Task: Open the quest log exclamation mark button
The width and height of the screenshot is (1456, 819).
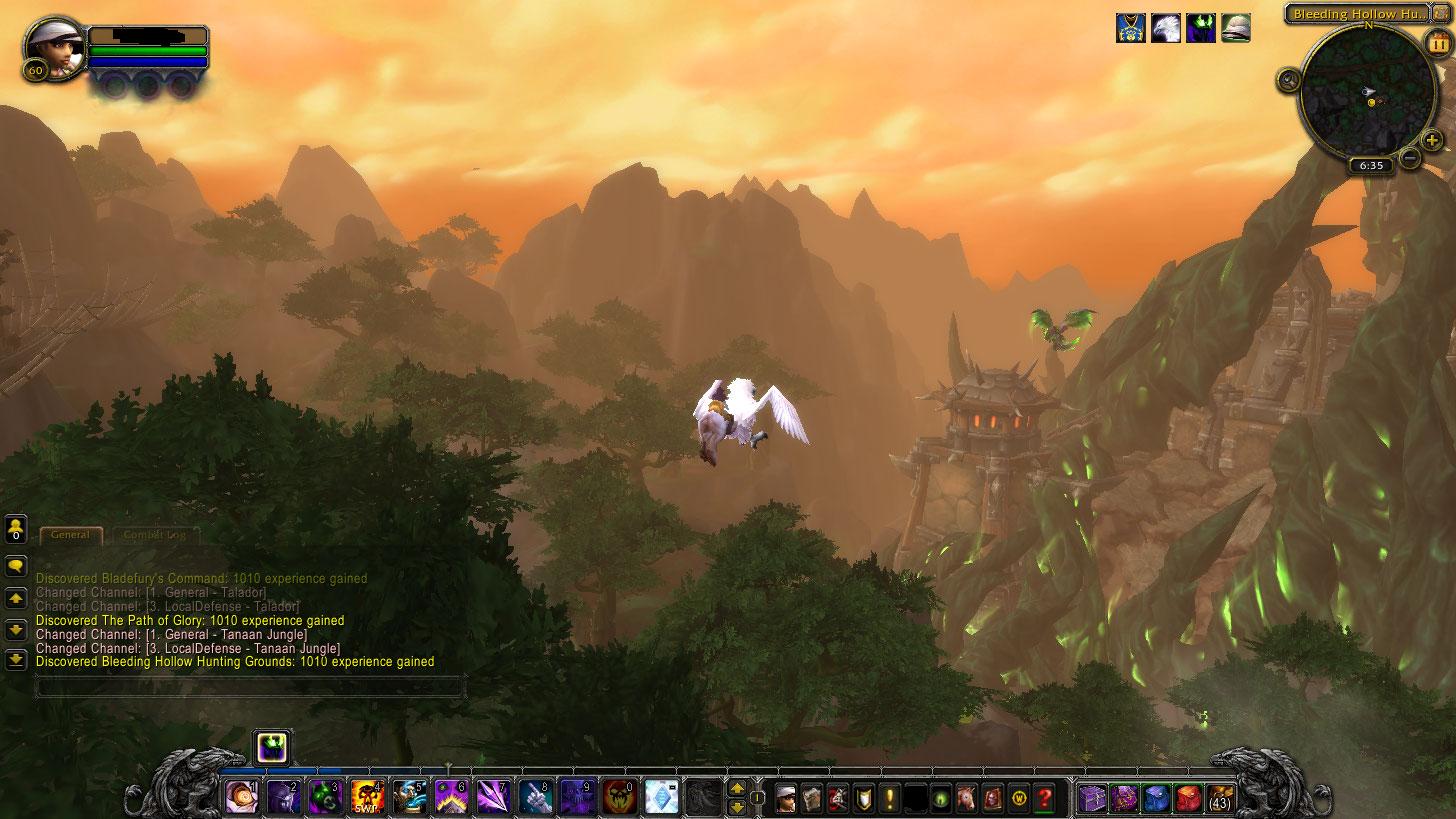Action: (889, 798)
